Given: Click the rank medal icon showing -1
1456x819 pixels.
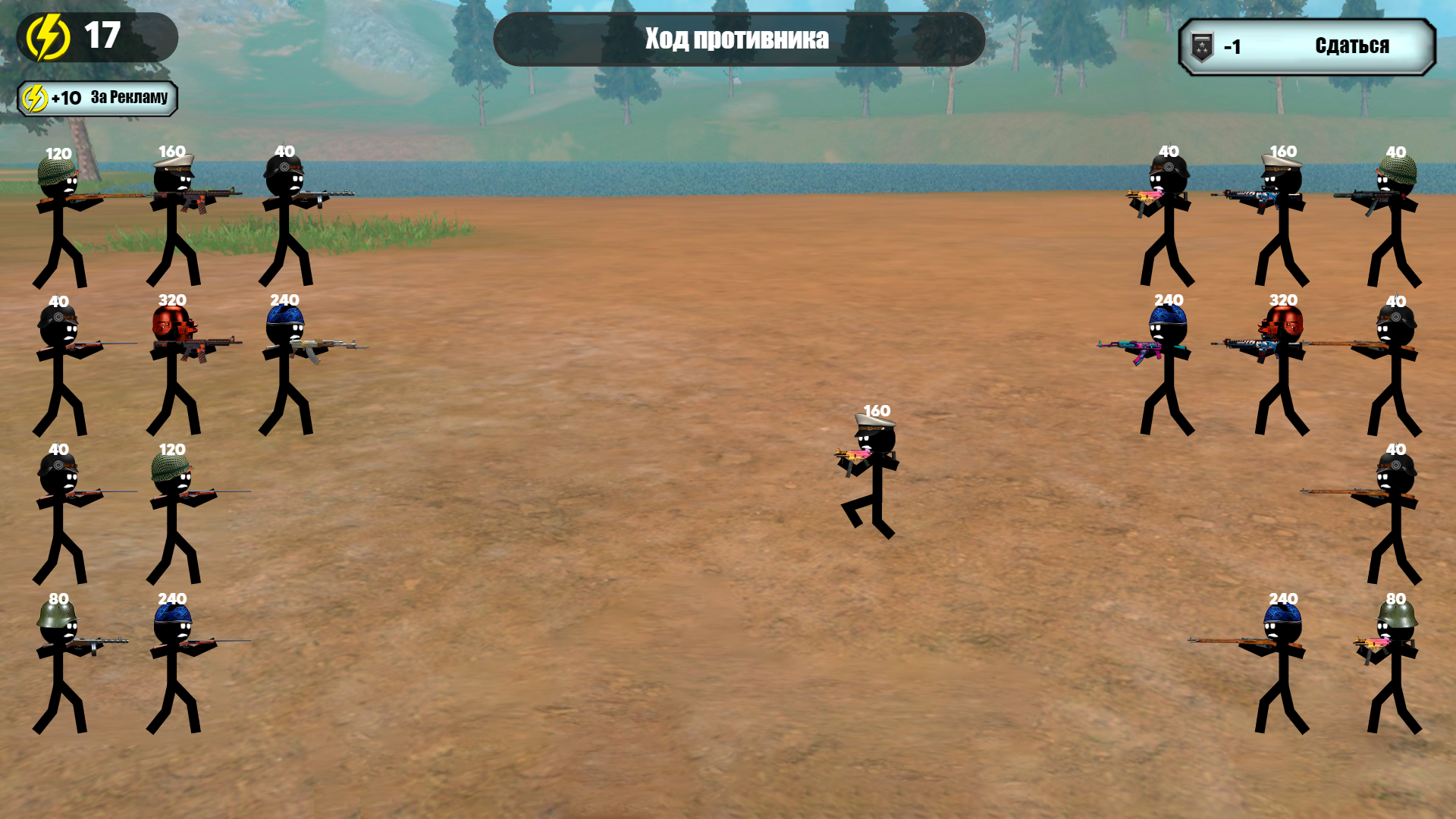Looking at the screenshot, I should [1200, 45].
